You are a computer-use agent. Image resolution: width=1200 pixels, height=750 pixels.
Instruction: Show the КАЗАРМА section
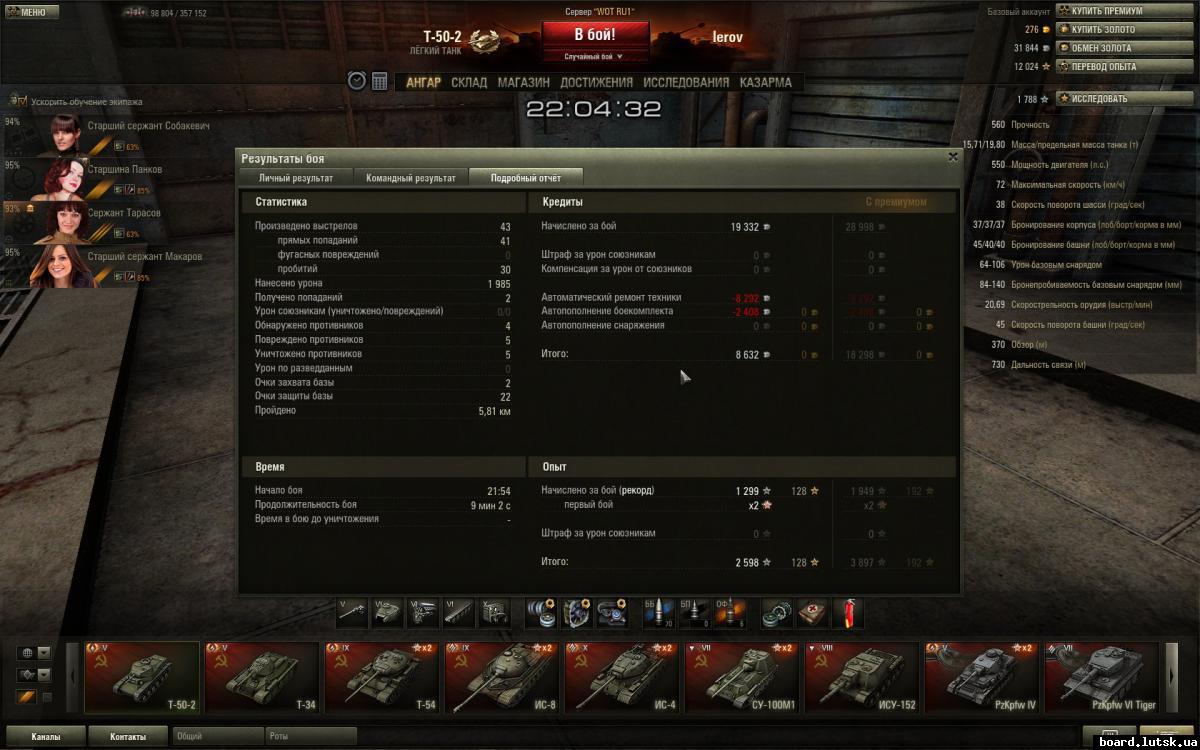point(765,82)
